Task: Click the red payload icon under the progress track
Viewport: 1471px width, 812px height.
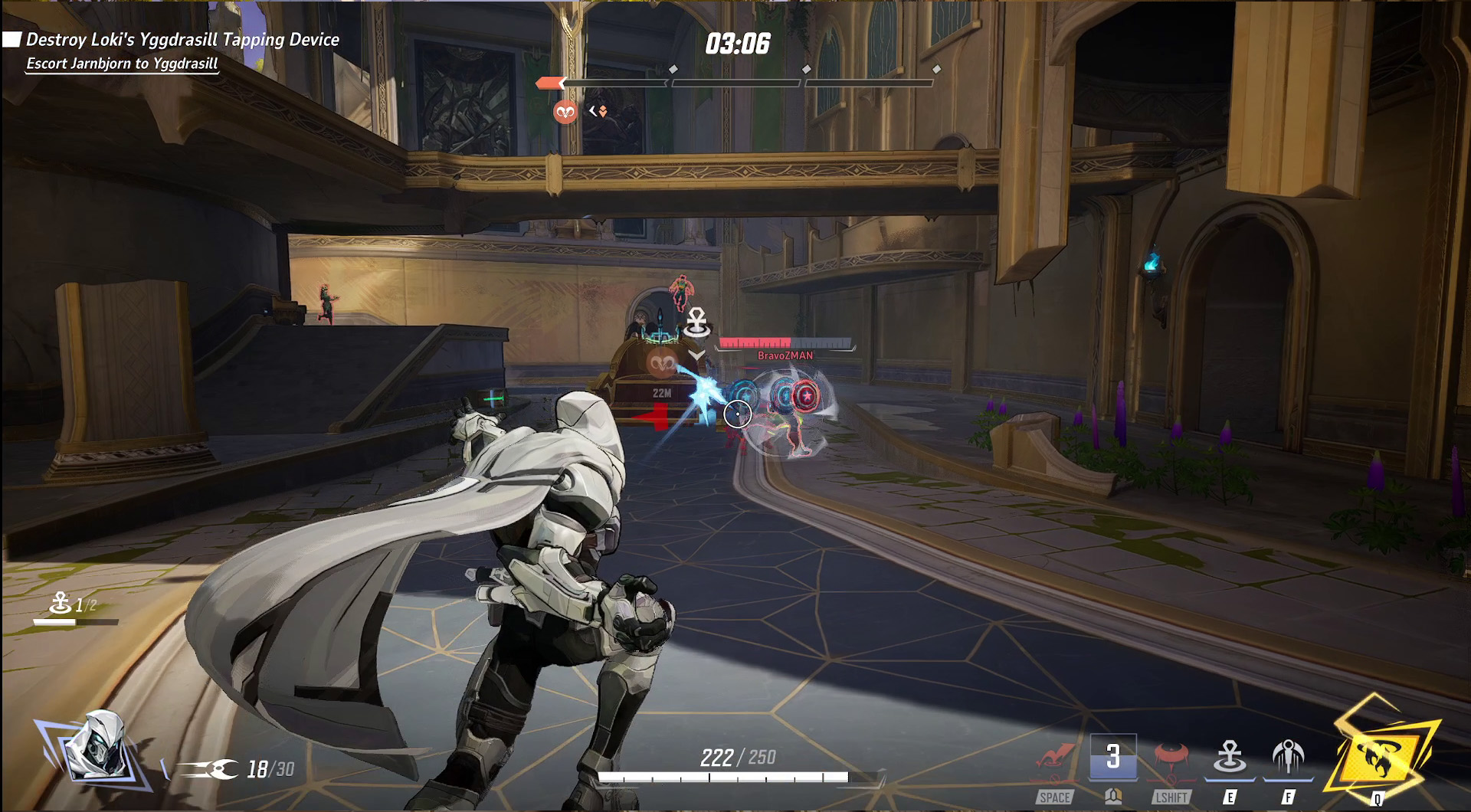Action: [565, 112]
